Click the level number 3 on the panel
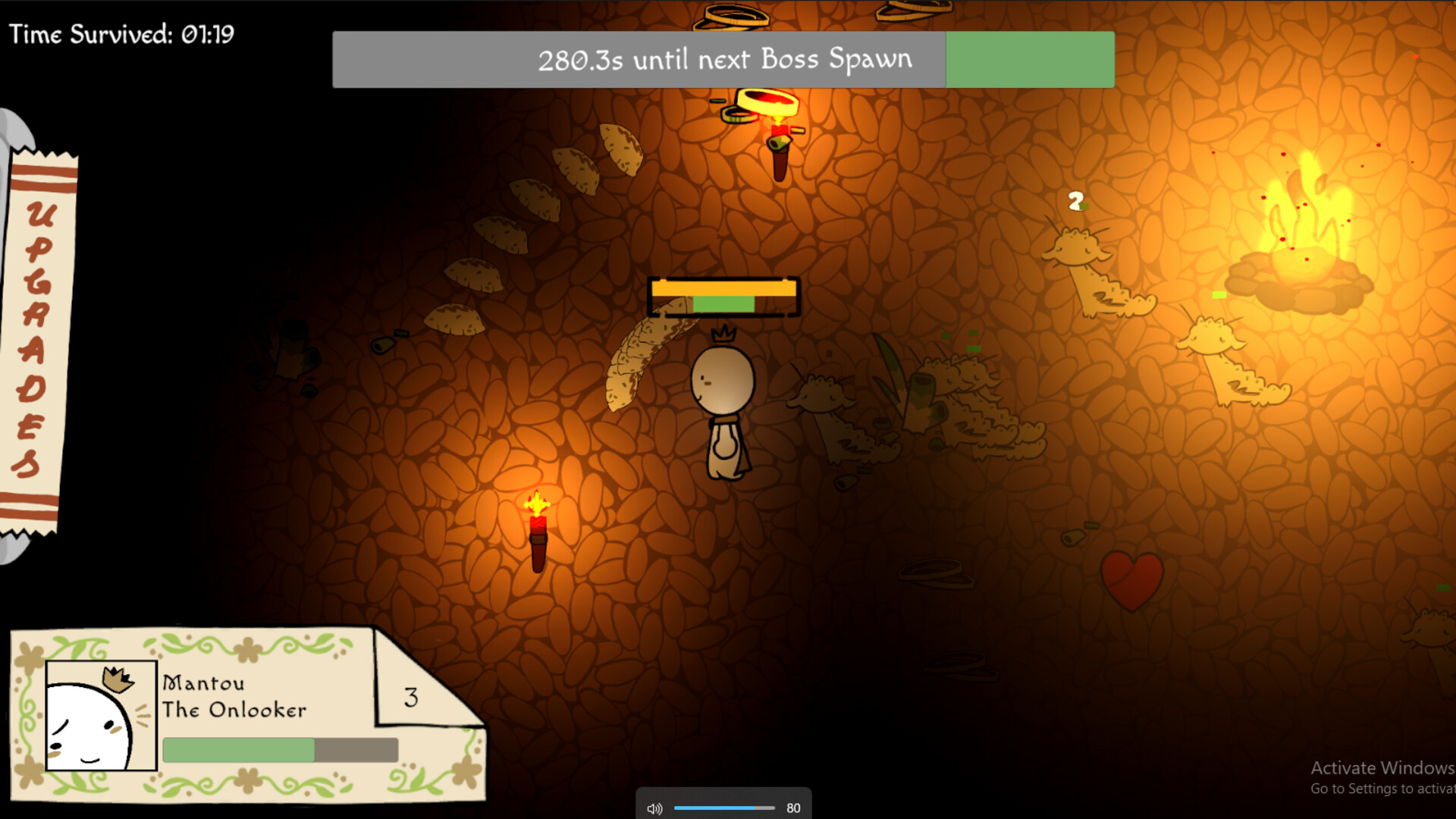Screen dimensions: 1456x819 point(411,698)
